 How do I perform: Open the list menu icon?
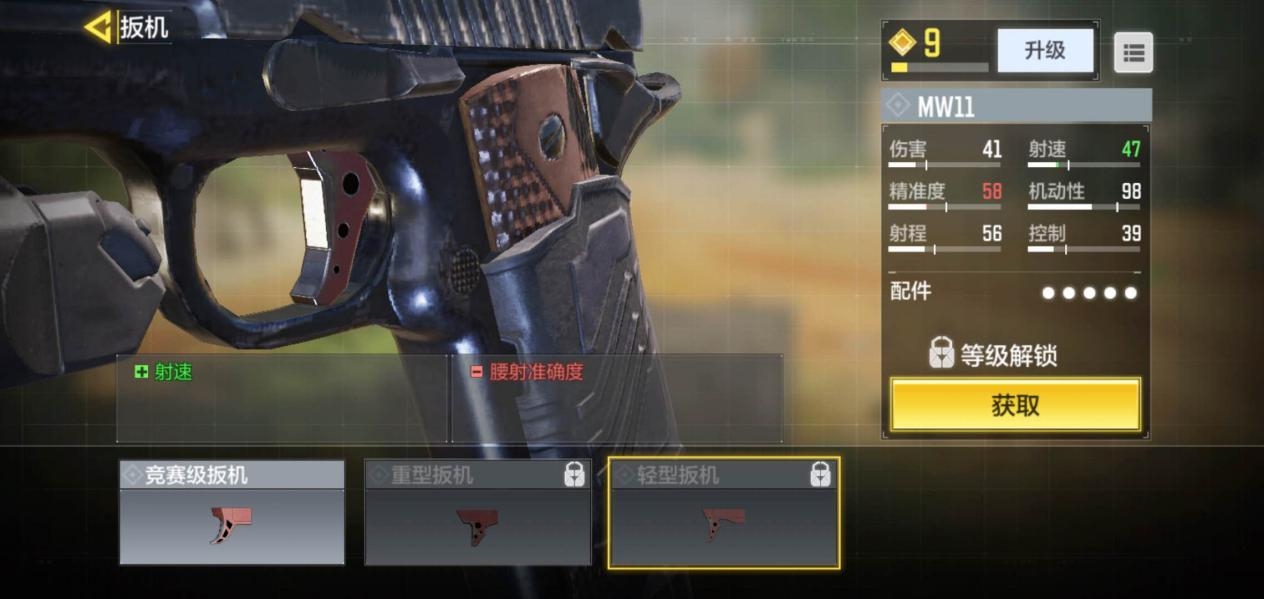1133,53
